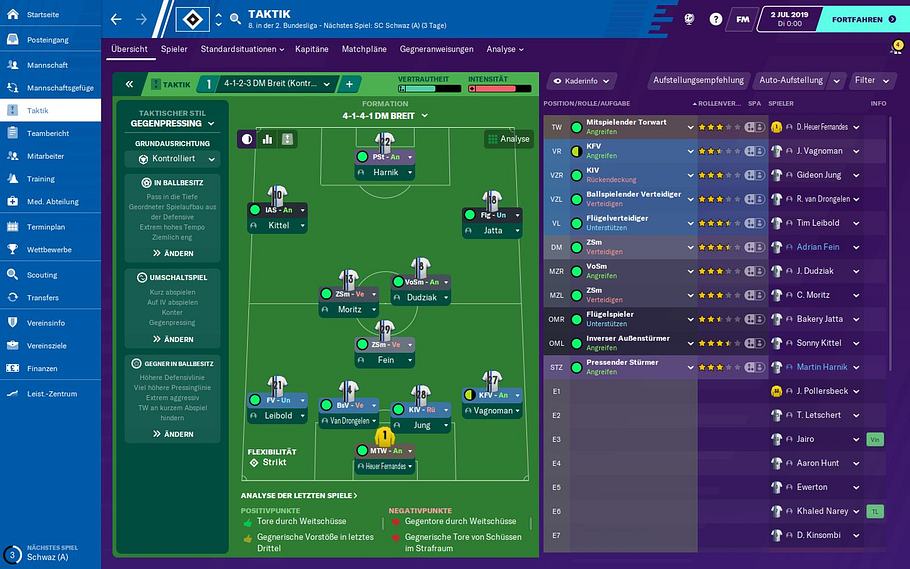Open the Transfers menu entry

pos(43,297)
